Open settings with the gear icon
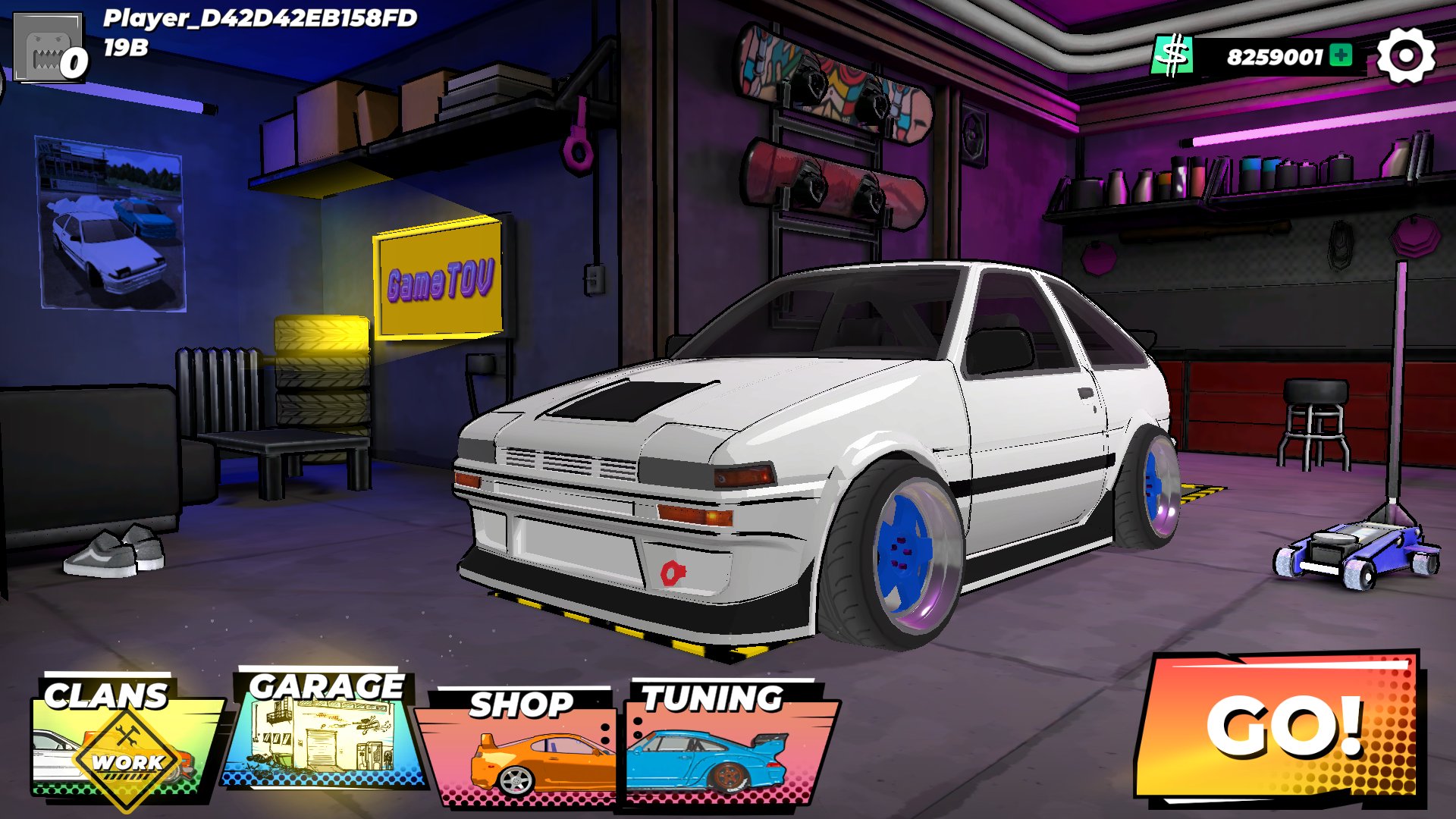 tap(1405, 56)
